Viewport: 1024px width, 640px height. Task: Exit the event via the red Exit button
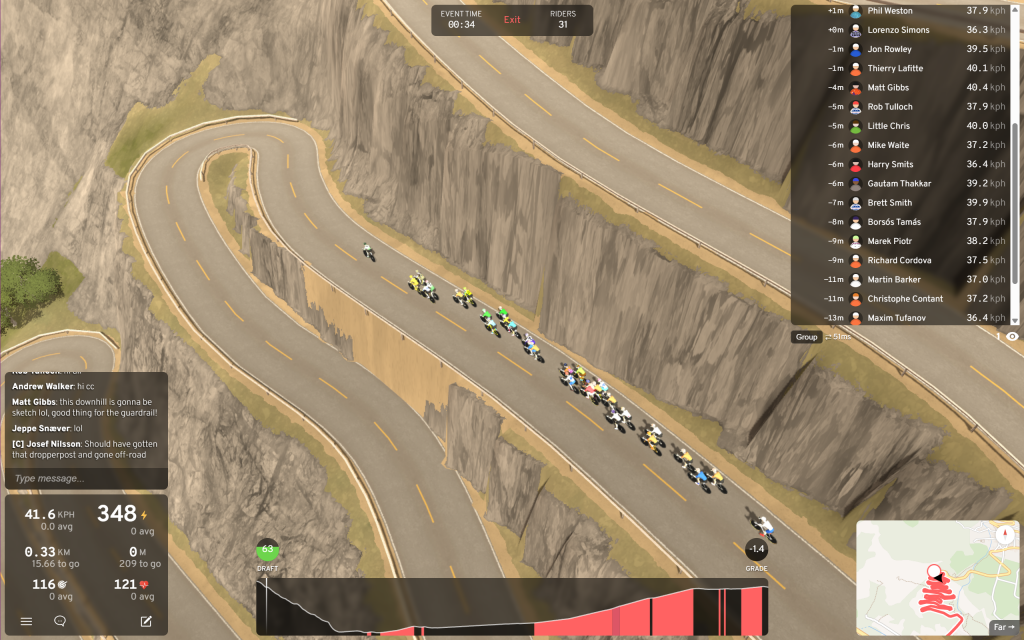[x=512, y=20]
